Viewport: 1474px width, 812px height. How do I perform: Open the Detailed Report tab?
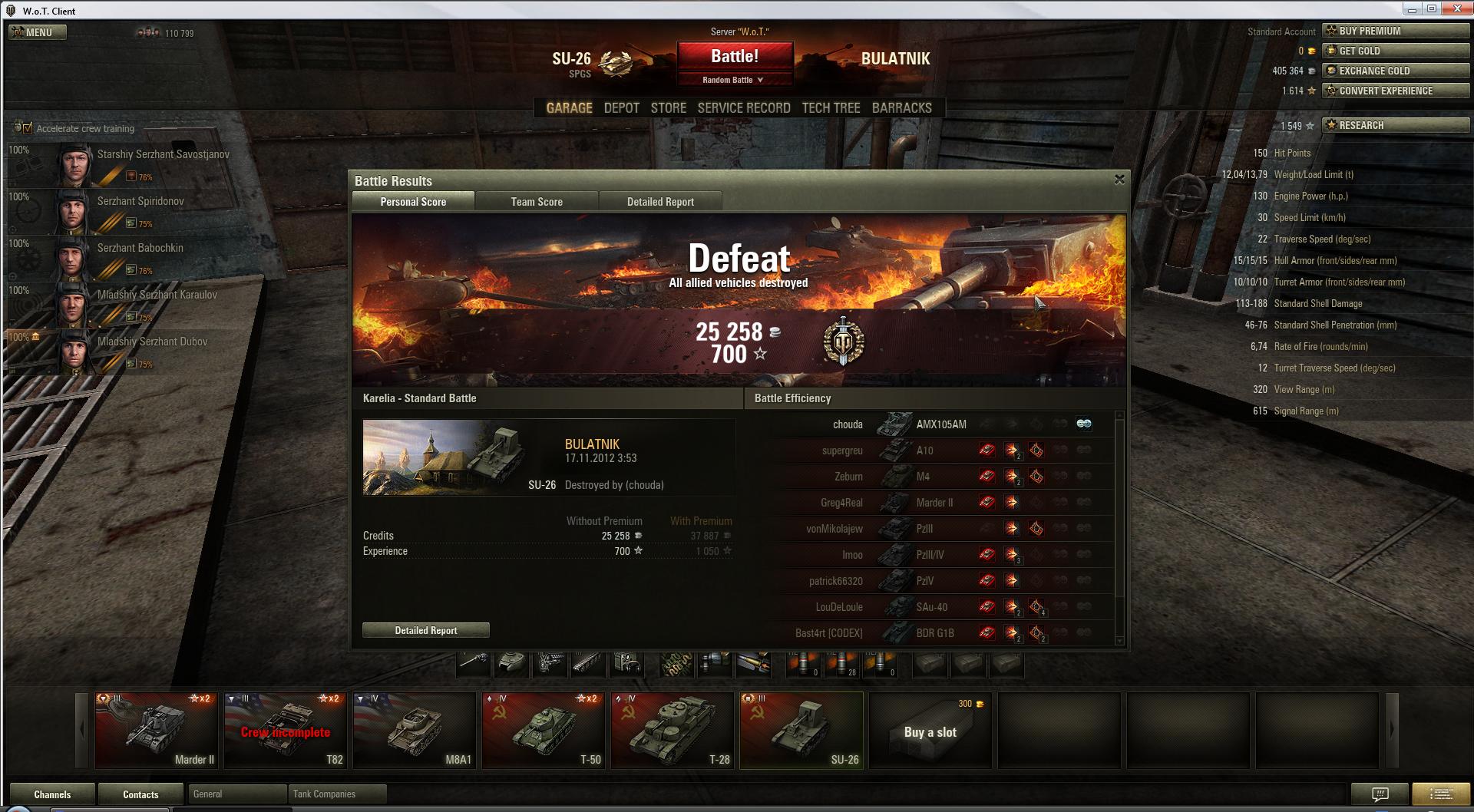click(x=660, y=202)
